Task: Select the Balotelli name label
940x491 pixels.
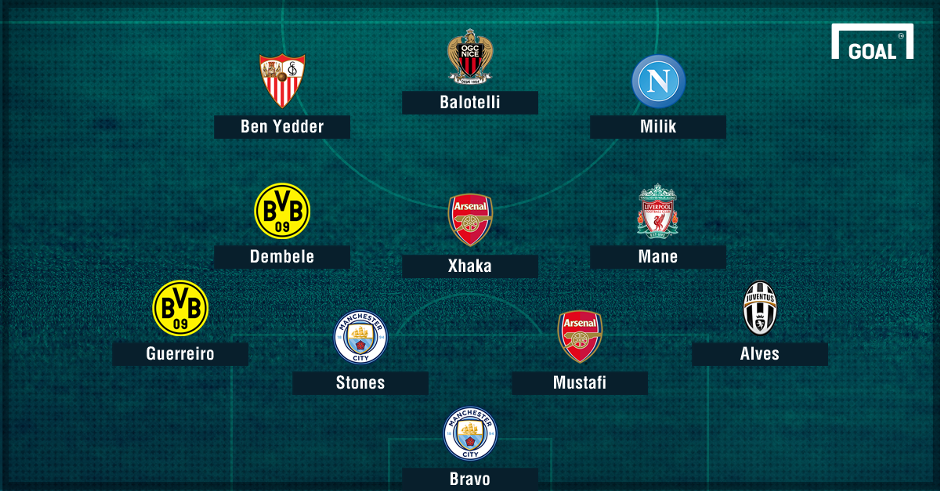Action: point(470,102)
